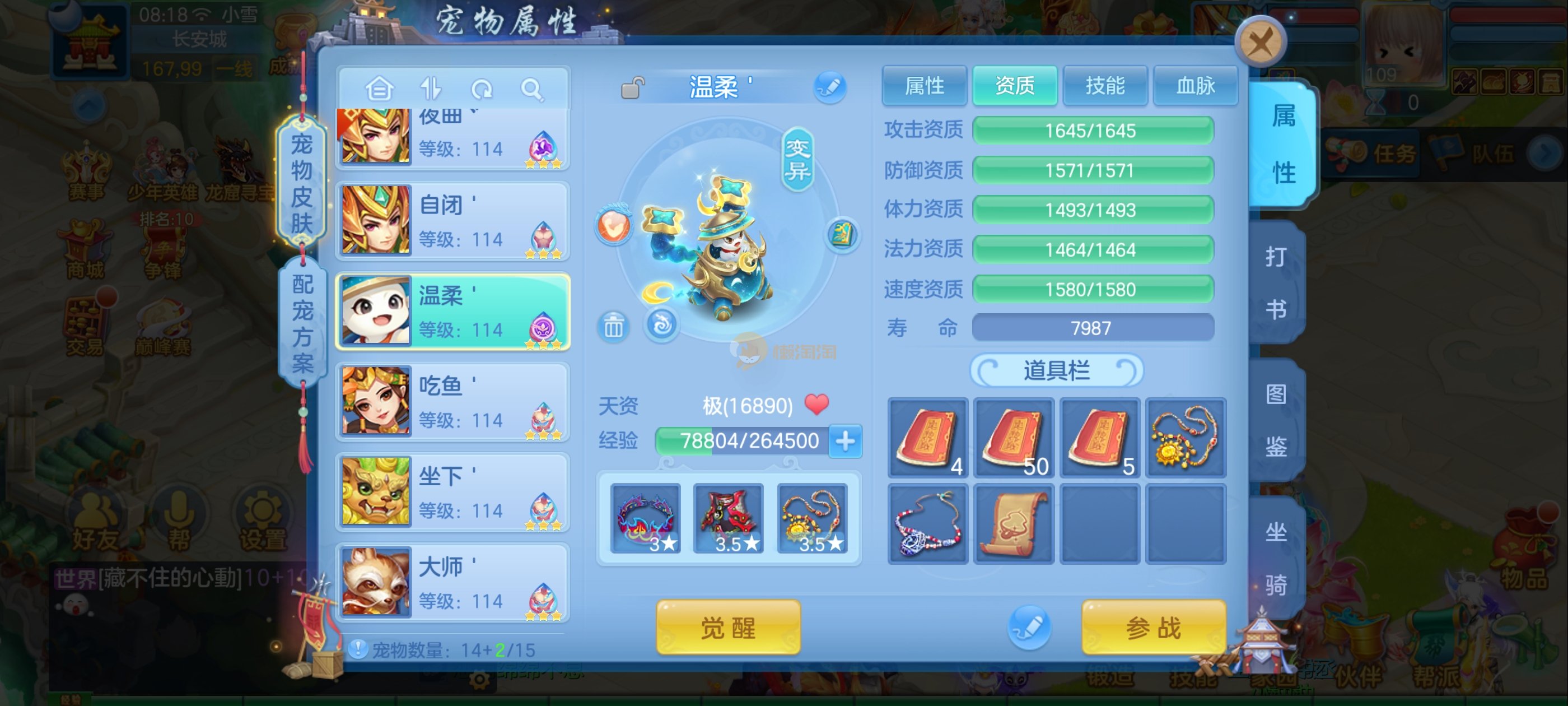Open the 图鉴 codex side tab
The width and height of the screenshot is (1568, 706).
point(1276,420)
